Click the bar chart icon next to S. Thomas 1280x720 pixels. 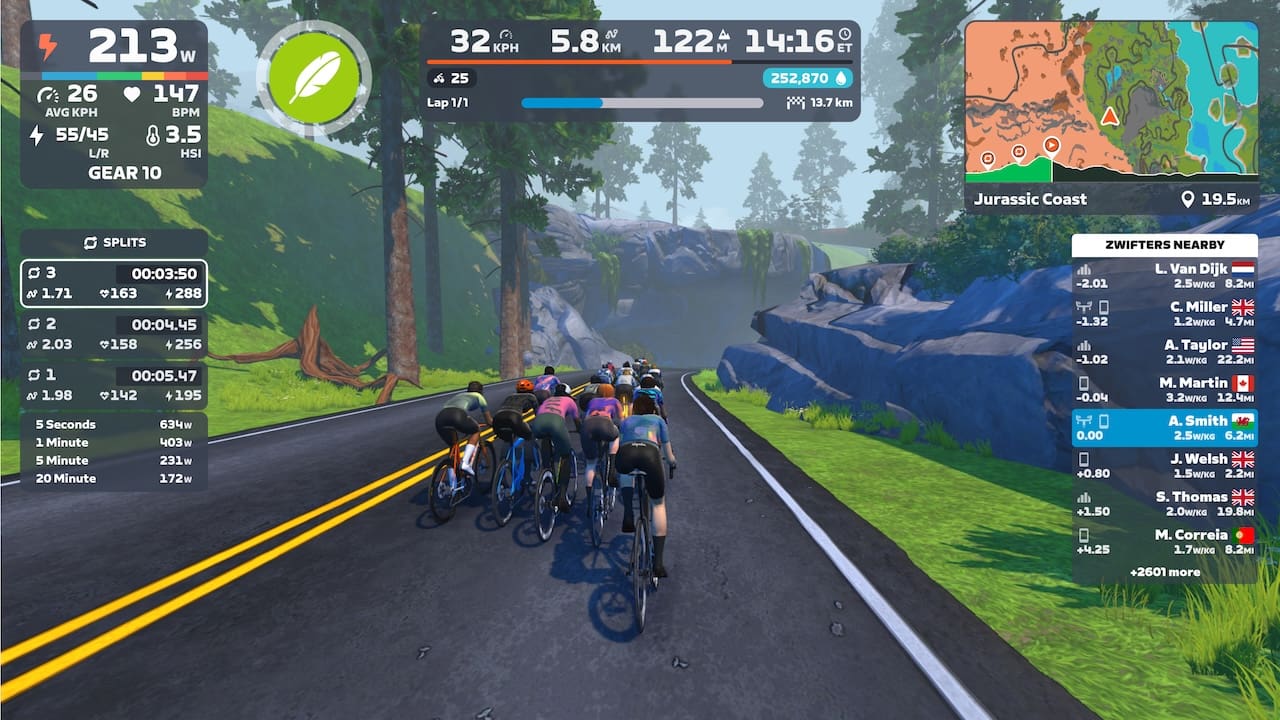[1083, 497]
